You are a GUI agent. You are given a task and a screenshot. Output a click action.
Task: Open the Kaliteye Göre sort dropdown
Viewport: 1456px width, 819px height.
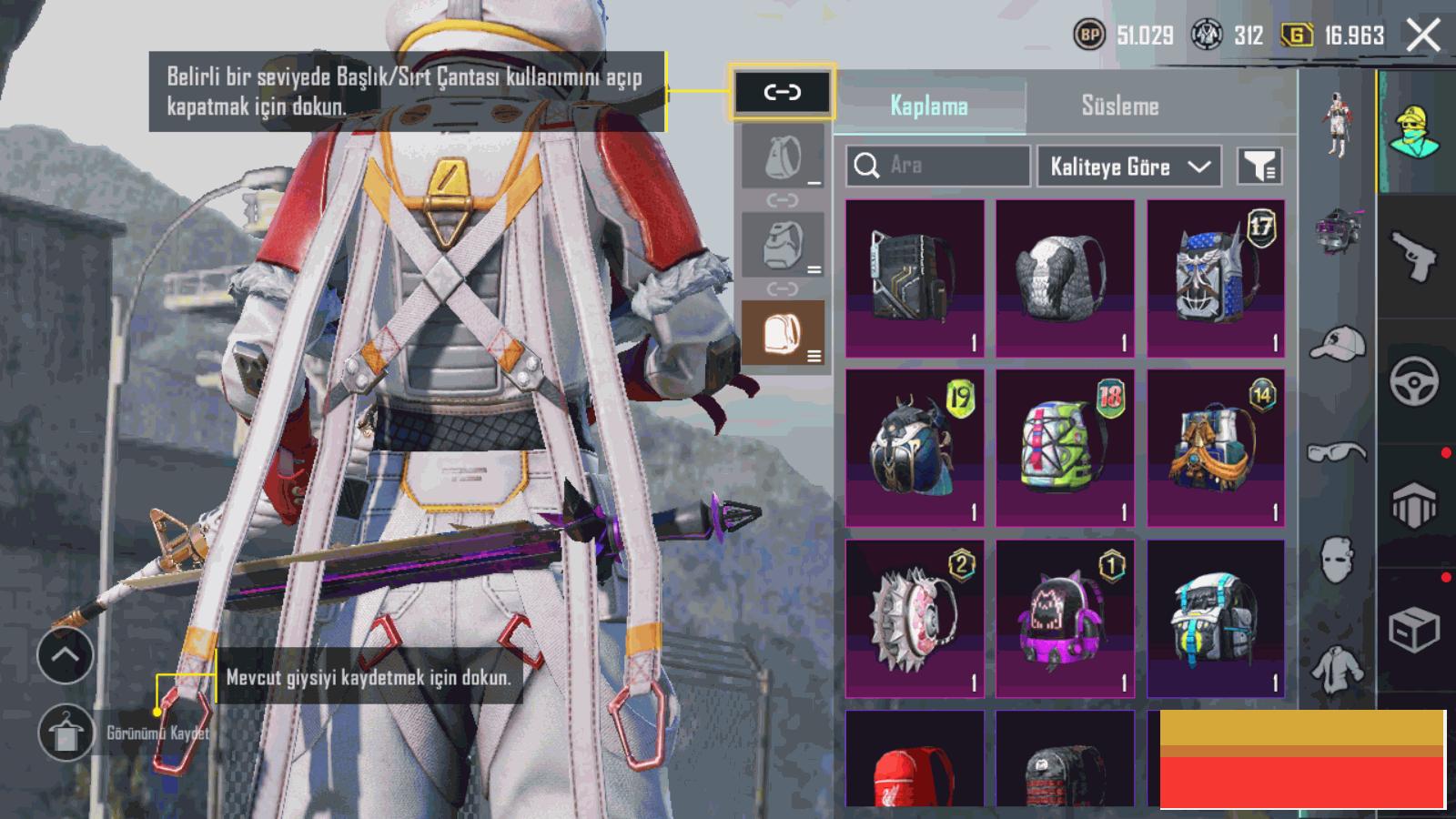tap(1128, 167)
